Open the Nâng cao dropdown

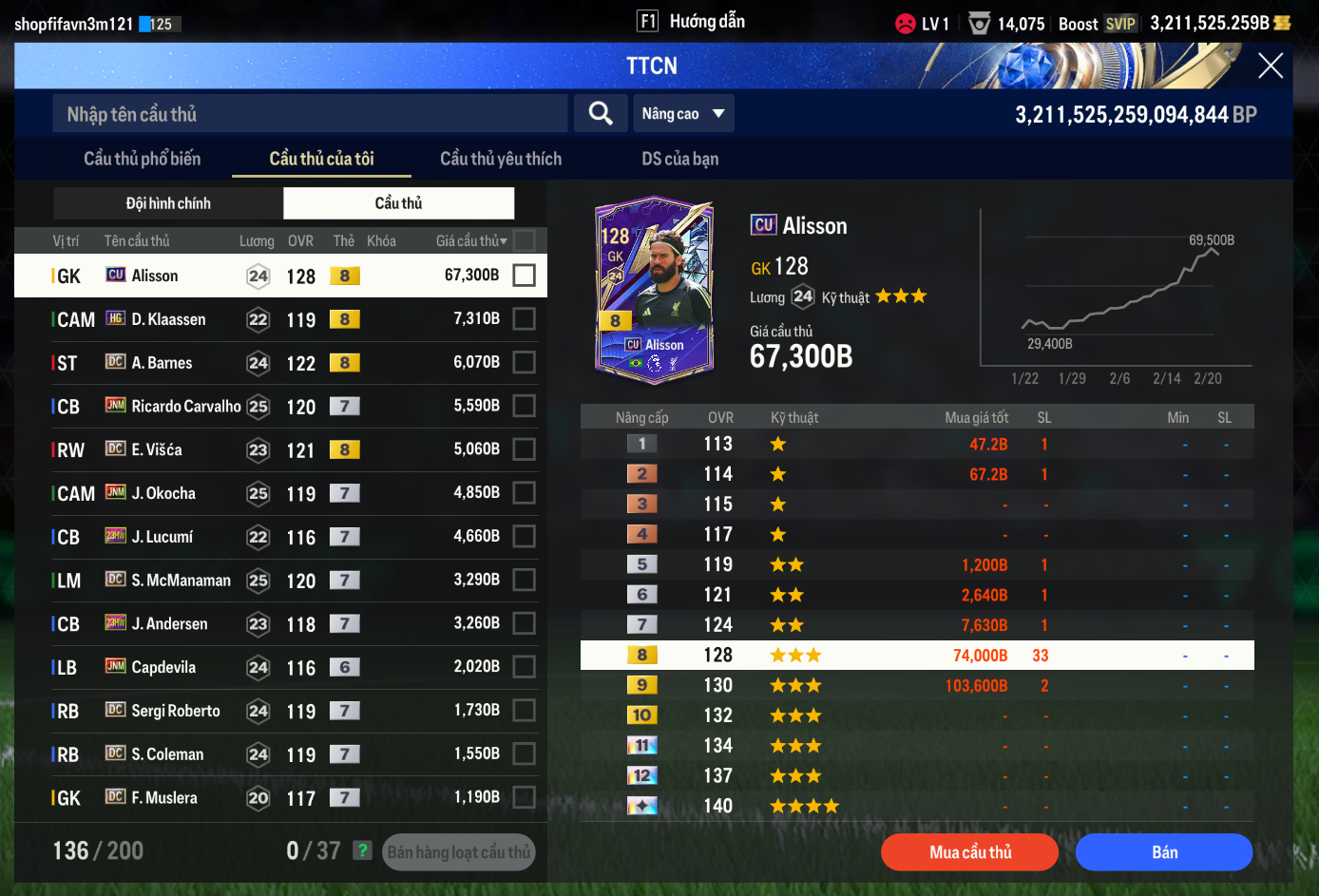click(683, 114)
